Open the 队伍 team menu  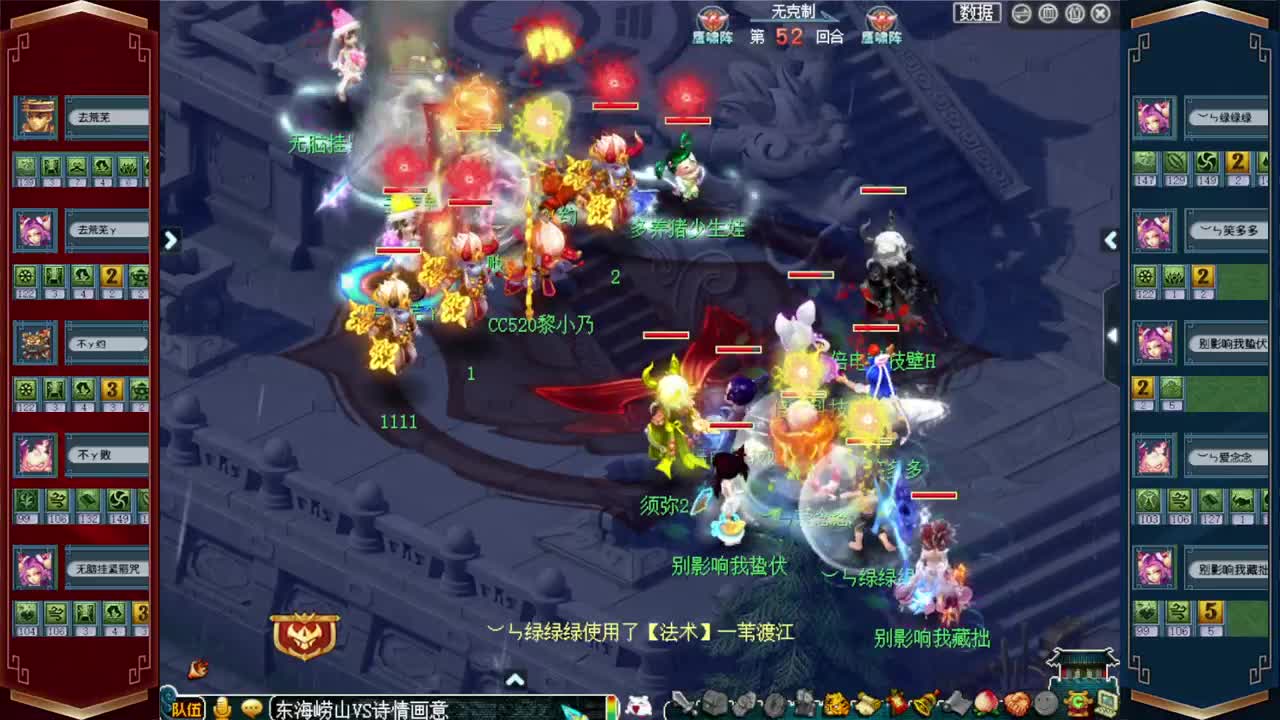tap(189, 709)
